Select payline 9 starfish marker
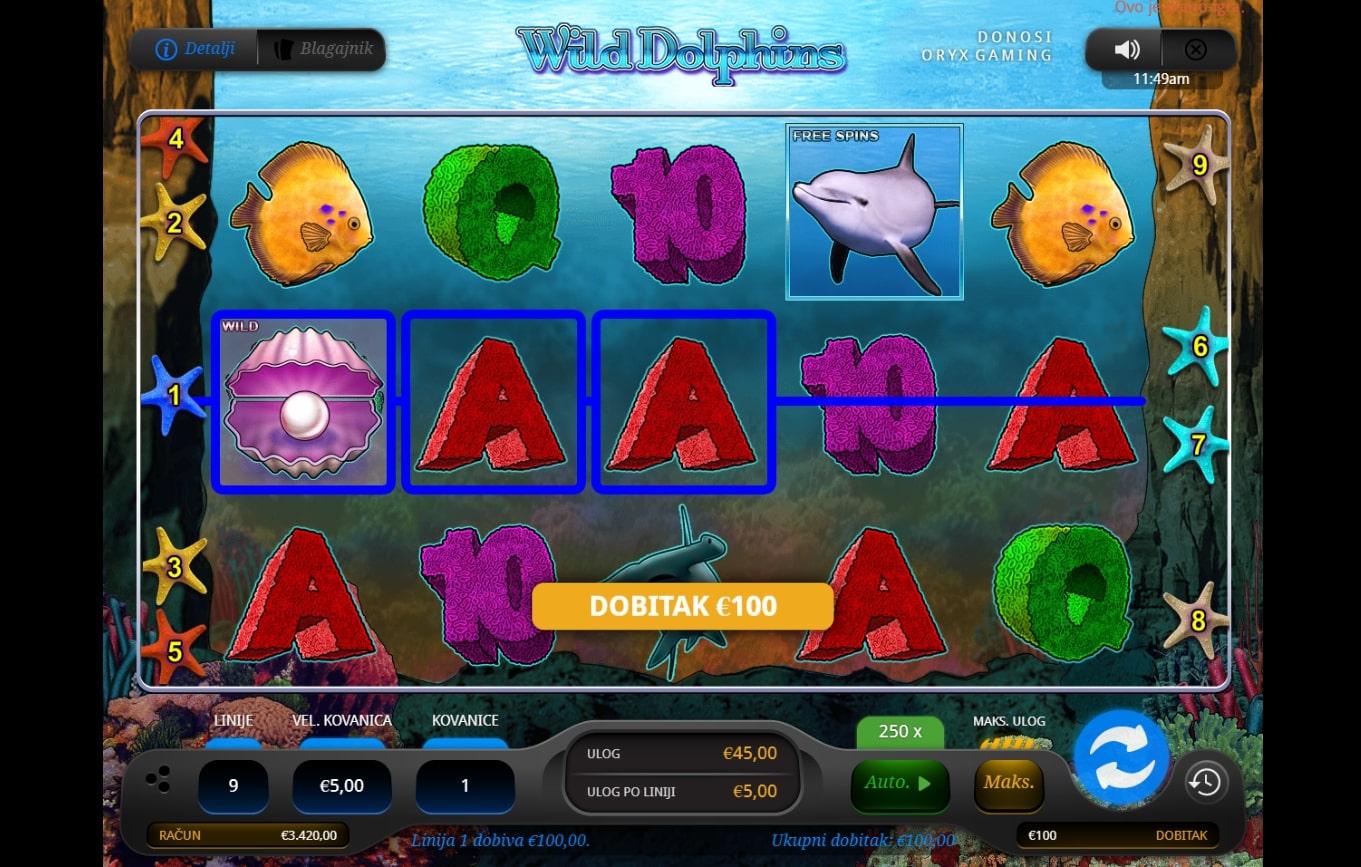 coord(1198,164)
